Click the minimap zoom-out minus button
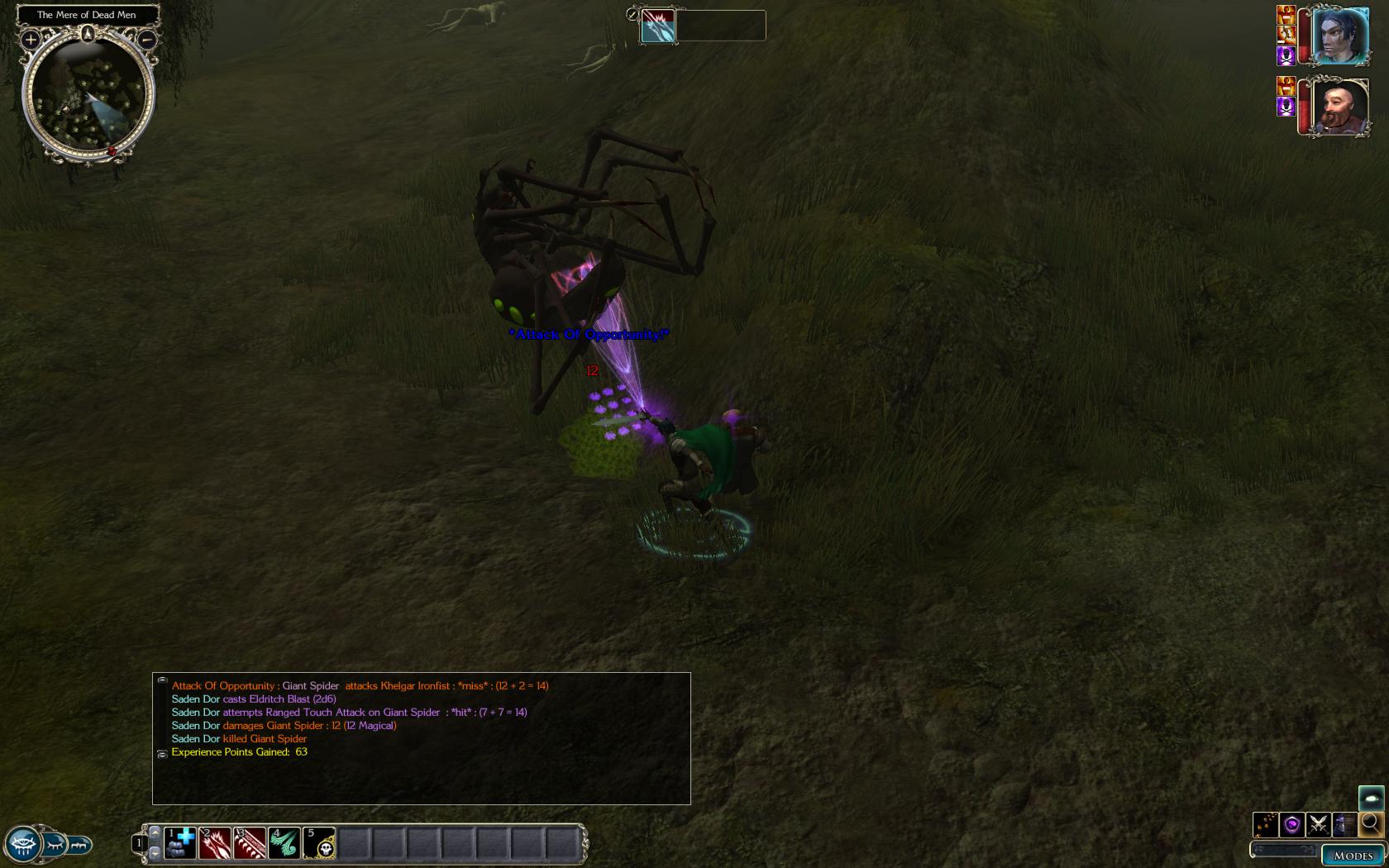This screenshot has height=868, width=1389. (x=146, y=39)
